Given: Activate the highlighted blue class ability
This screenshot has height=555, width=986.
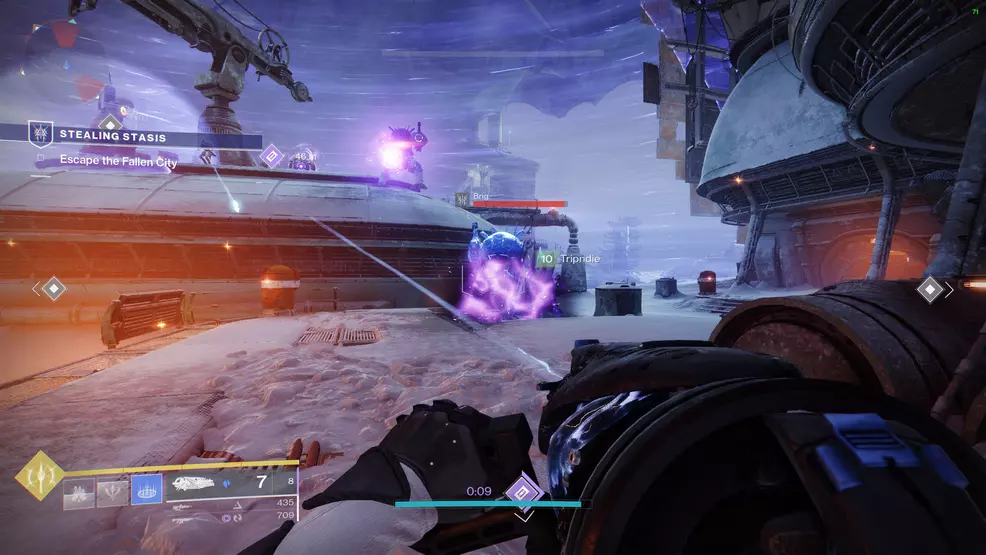Looking at the screenshot, I should click(147, 489).
